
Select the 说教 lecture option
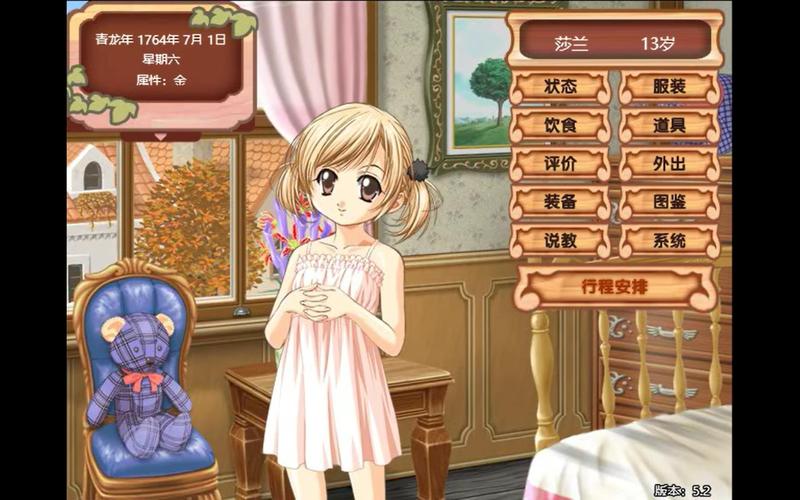pos(560,241)
